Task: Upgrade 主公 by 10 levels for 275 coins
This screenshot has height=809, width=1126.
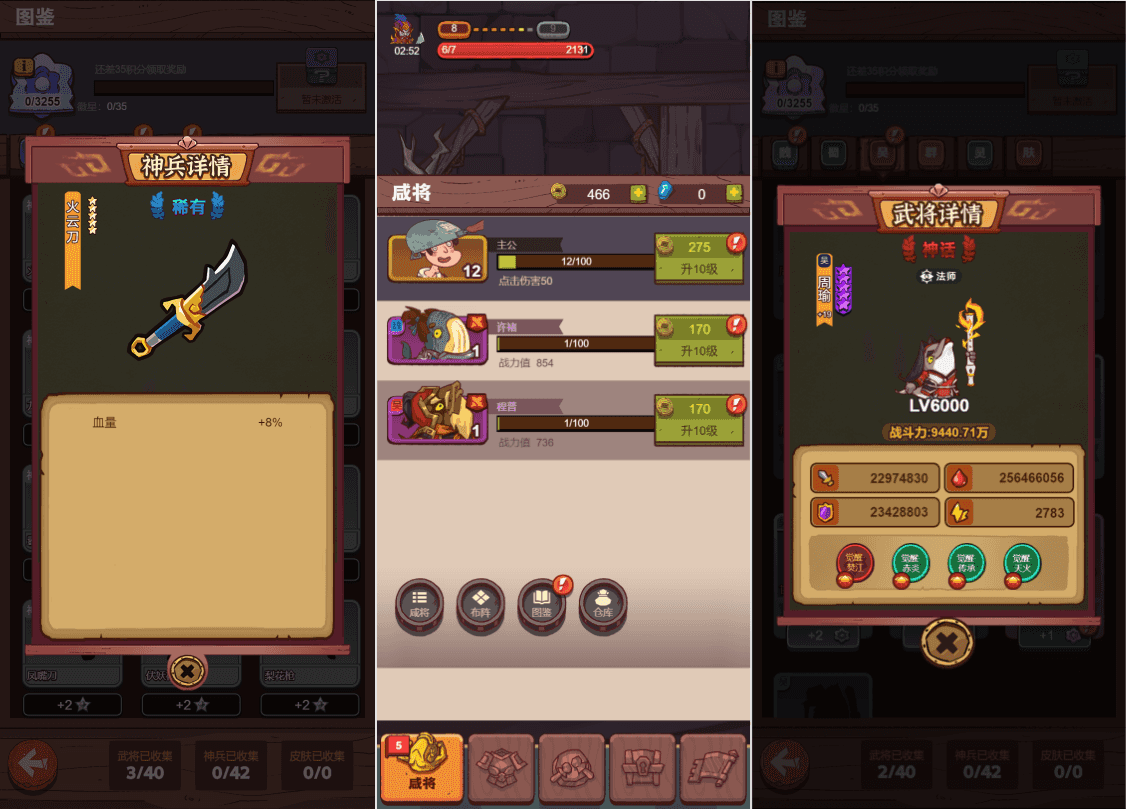Action: pyautogui.click(x=699, y=257)
